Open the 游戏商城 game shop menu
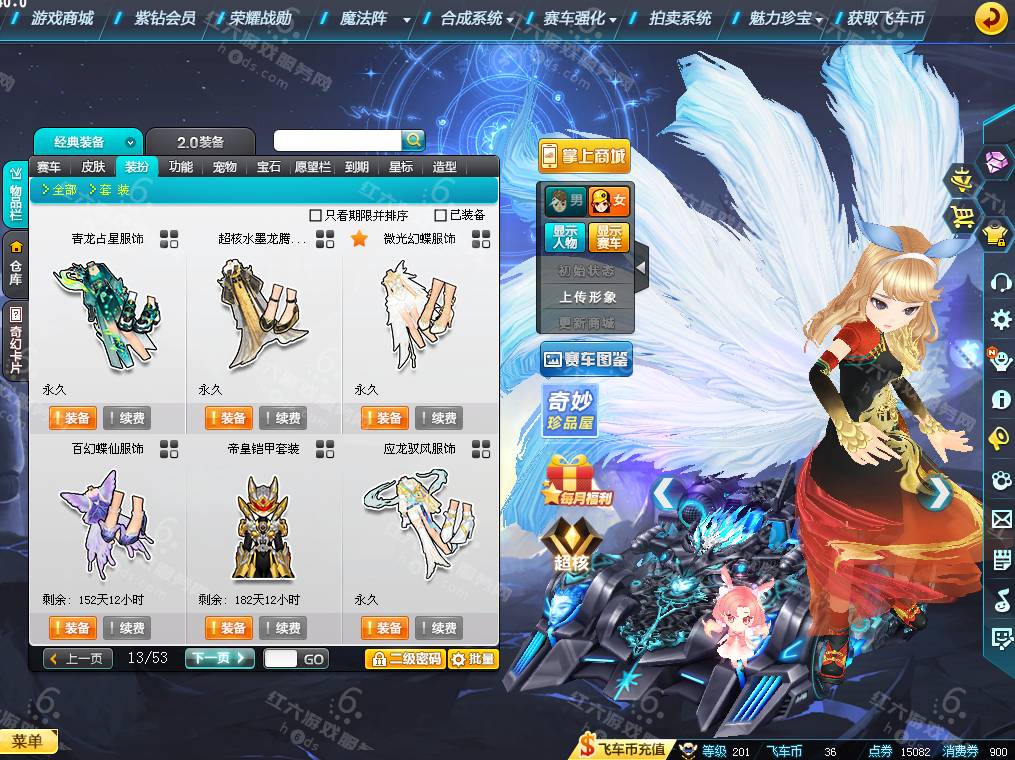The height and width of the screenshot is (760, 1015). 61,18
